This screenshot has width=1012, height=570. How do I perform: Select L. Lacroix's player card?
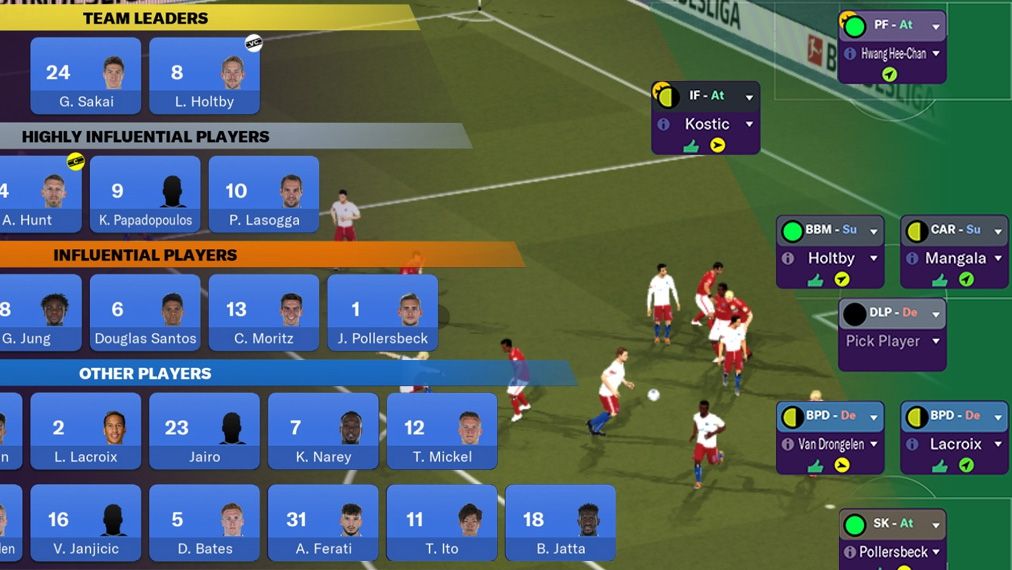click(x=85, y=431)
